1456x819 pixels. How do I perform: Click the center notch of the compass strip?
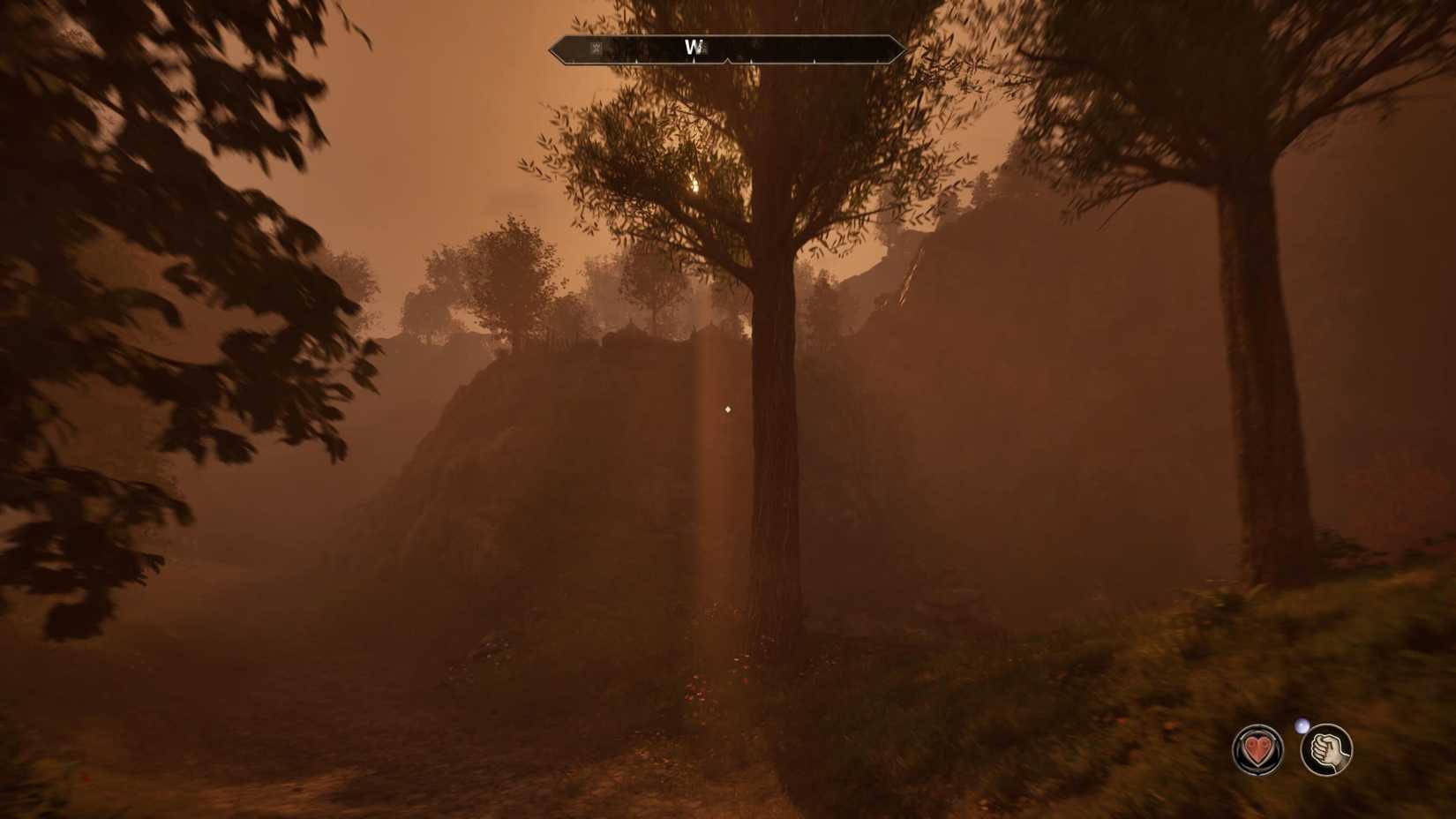[x=727, y=60]
